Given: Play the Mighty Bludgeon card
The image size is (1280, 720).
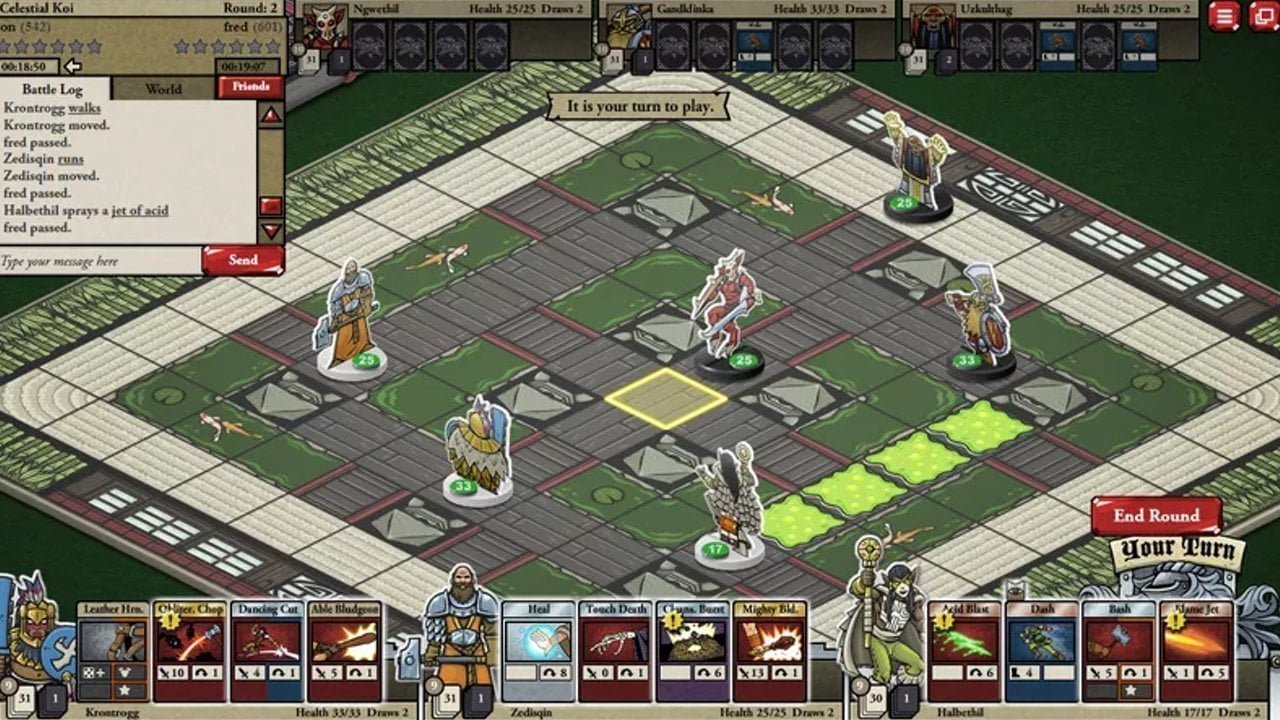Looking at the screenshot, I should click(770, 651).
